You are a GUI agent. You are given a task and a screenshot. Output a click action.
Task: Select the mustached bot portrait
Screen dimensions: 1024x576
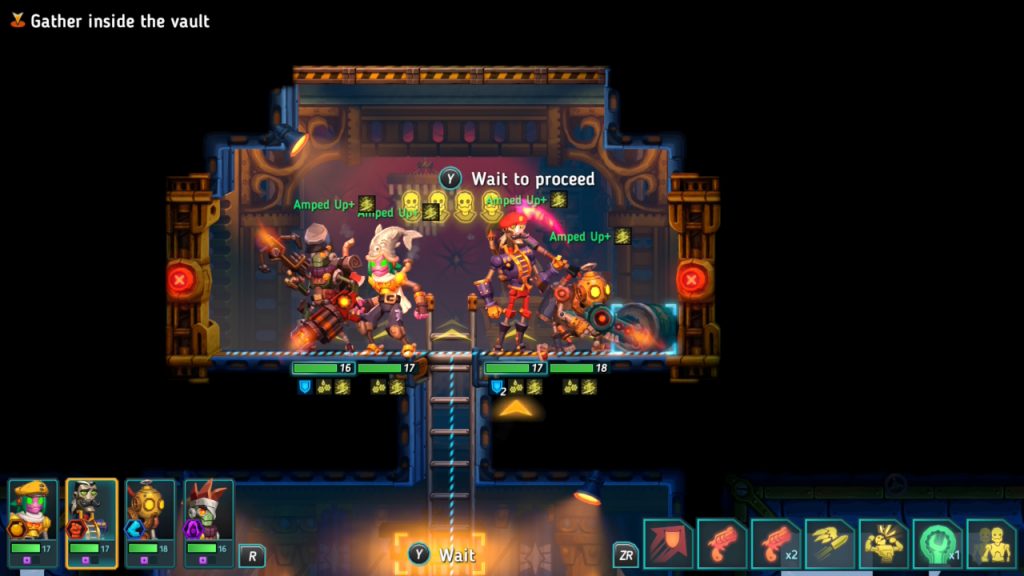(x=92, y=510)
